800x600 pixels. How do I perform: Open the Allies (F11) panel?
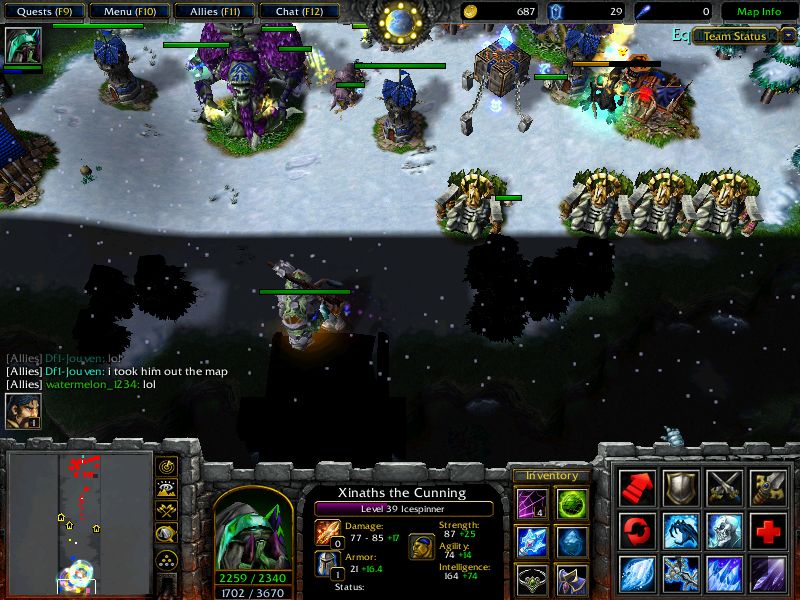pyautogui.click(x=212, y=12)
